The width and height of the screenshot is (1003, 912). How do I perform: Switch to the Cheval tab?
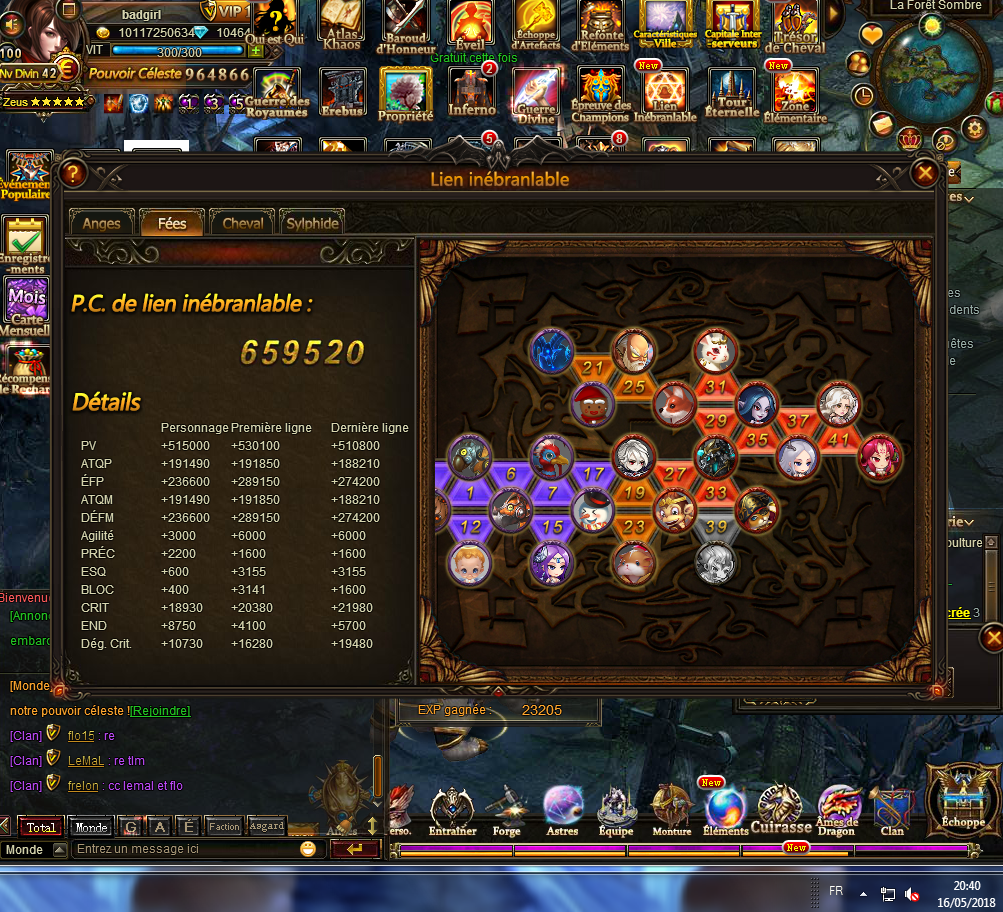pos(243,223)
